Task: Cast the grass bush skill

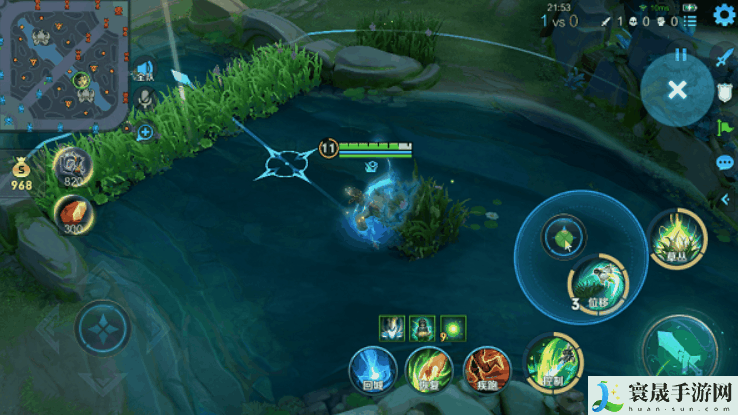Action: (x=677, y=238)
